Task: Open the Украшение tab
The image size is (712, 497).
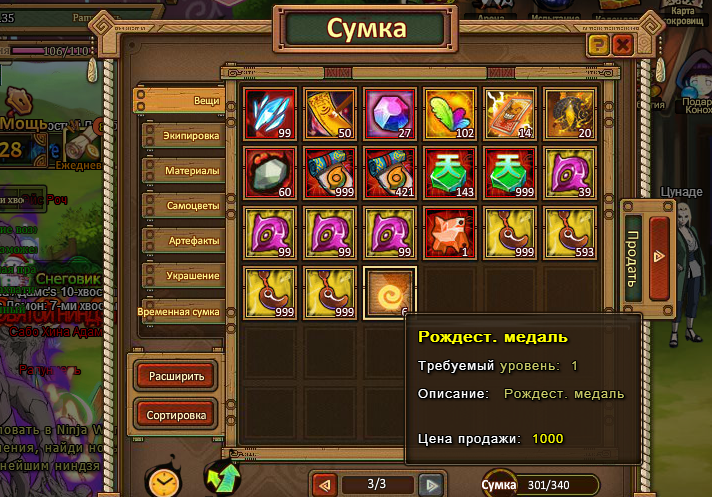Action: 181,275
